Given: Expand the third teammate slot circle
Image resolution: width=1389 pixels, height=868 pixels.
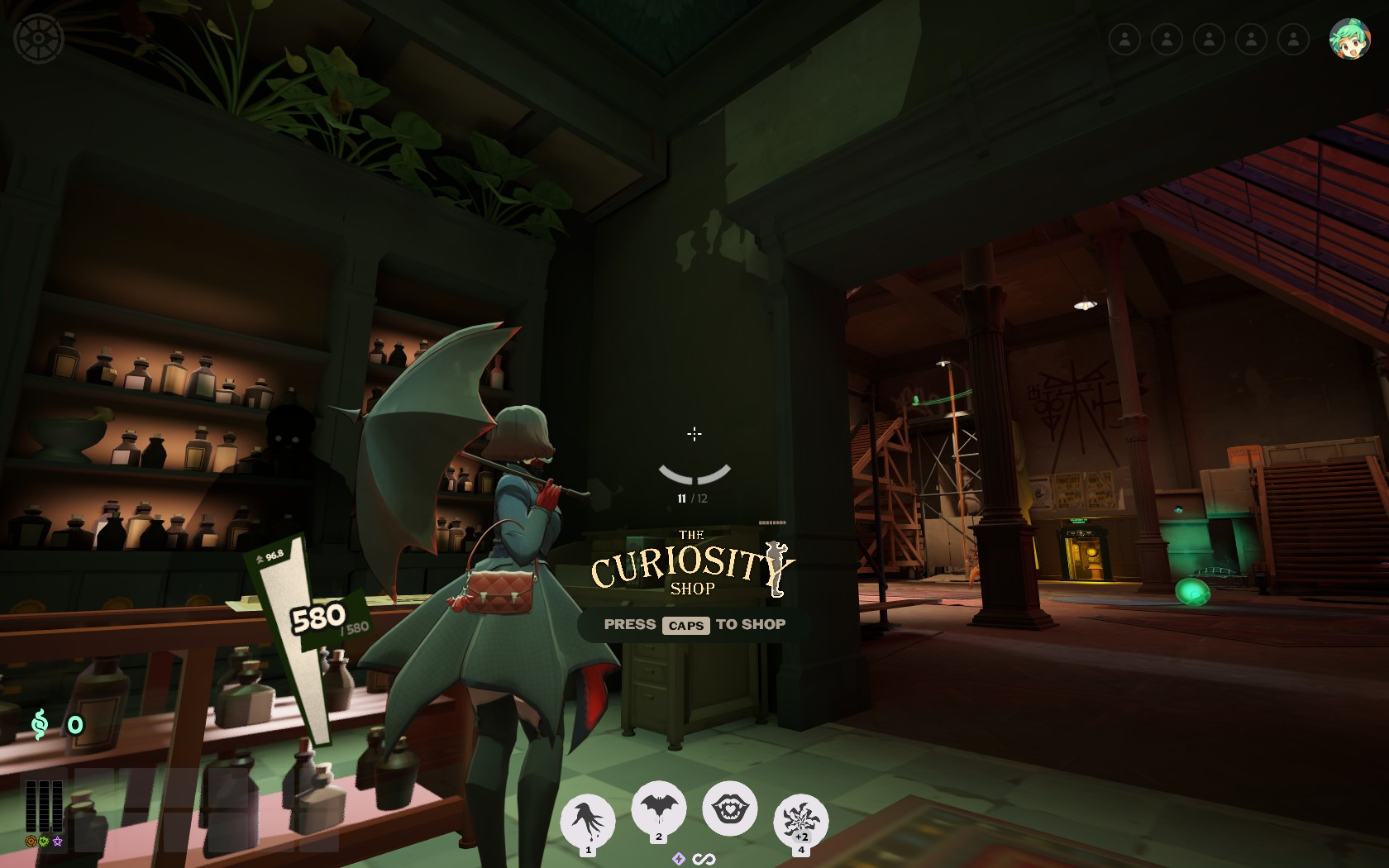Looking at the screenshot, I should tap(1208, 38).
